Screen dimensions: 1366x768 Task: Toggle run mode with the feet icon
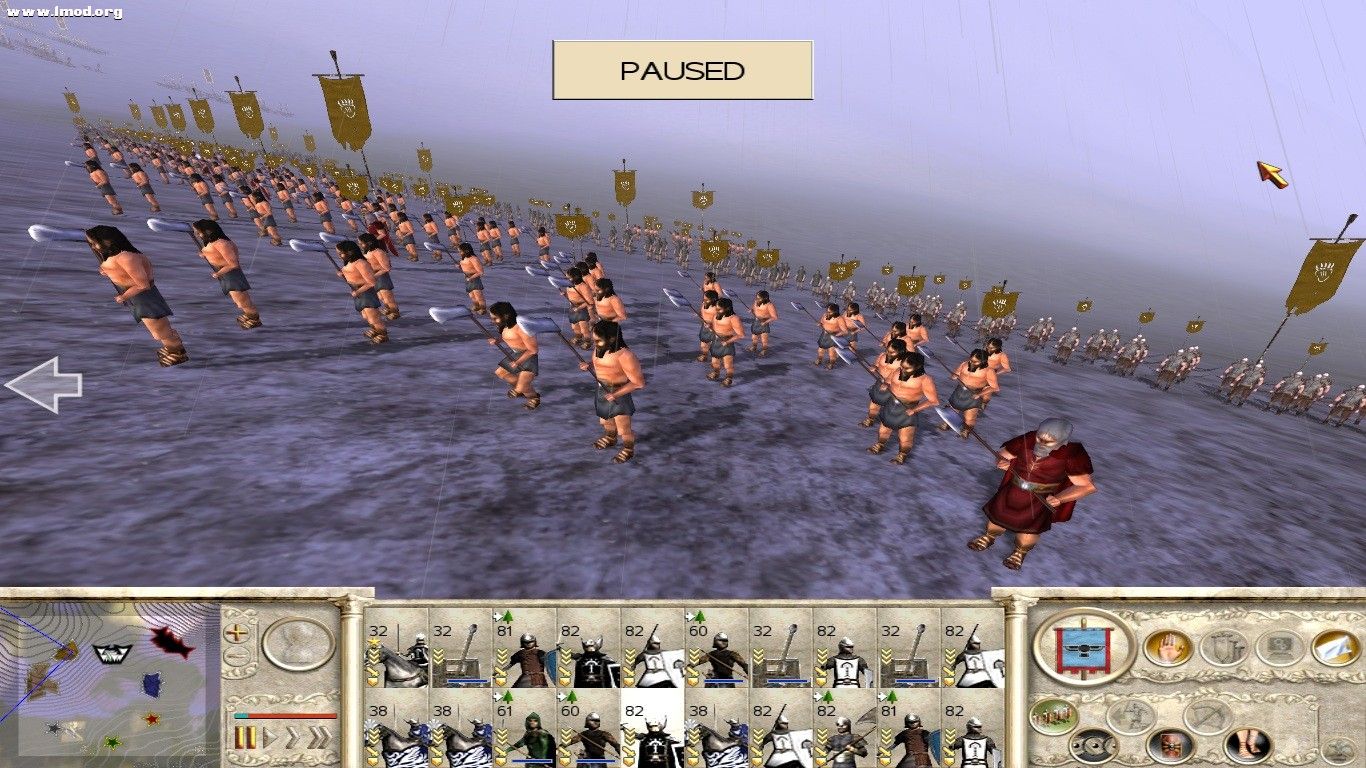(1244, 743)
